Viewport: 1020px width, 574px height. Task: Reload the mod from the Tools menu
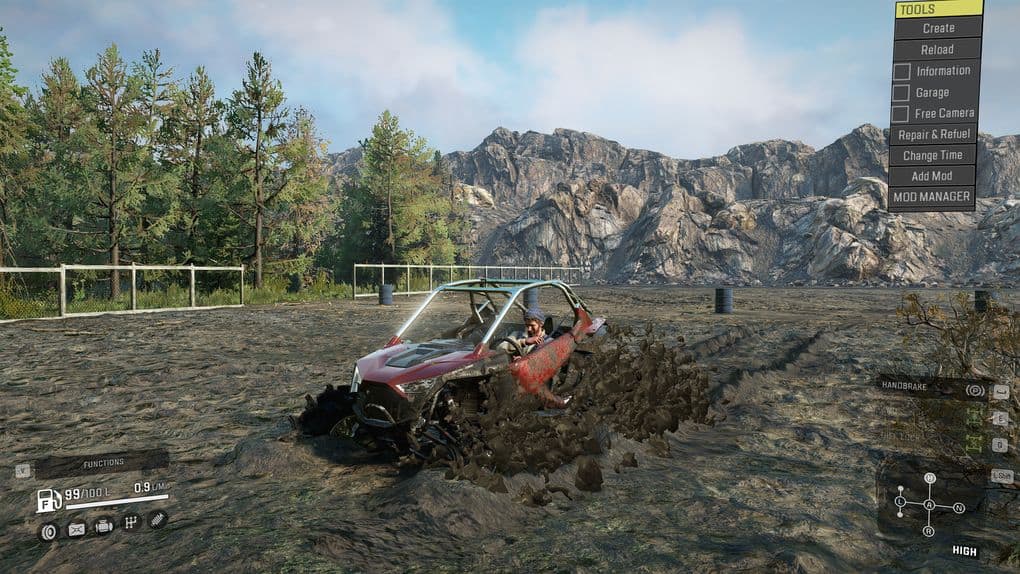tap(937, 49)
